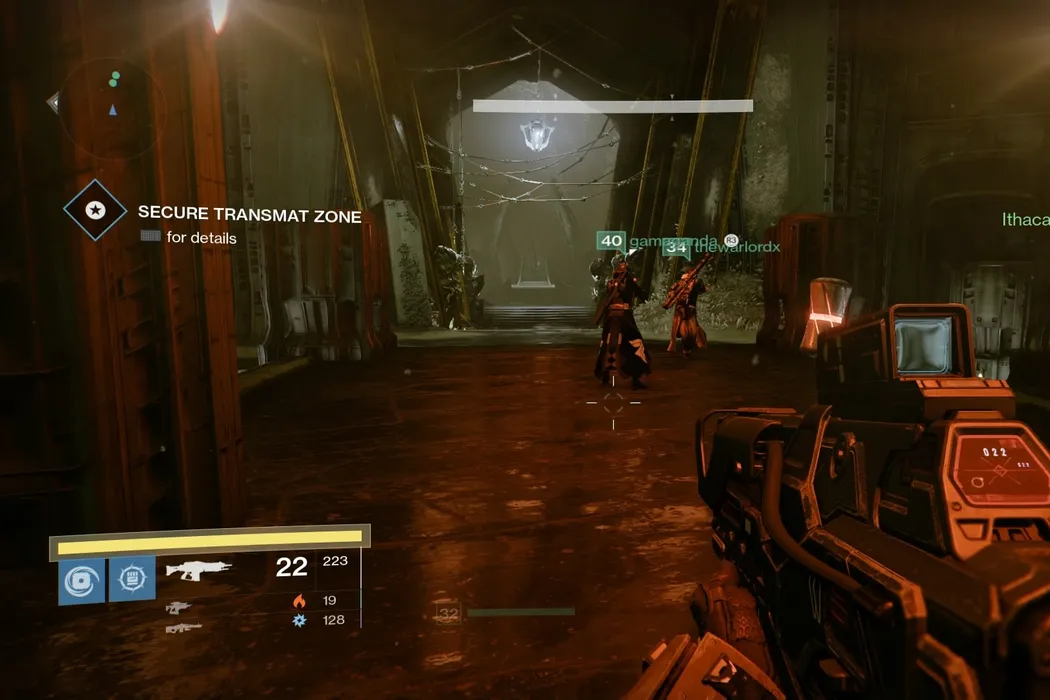Activate the fist melee ability icon

point(131,579)
